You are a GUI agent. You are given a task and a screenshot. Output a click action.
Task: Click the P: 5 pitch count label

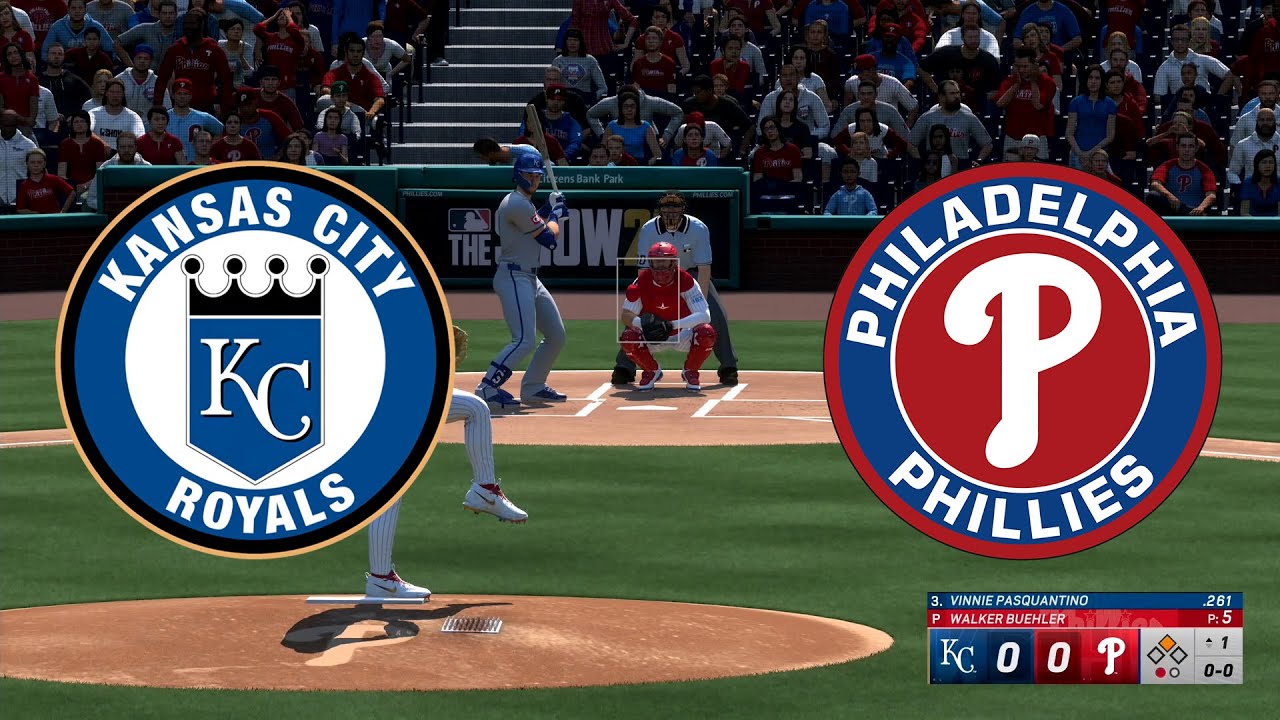(x=1218, y=617)
